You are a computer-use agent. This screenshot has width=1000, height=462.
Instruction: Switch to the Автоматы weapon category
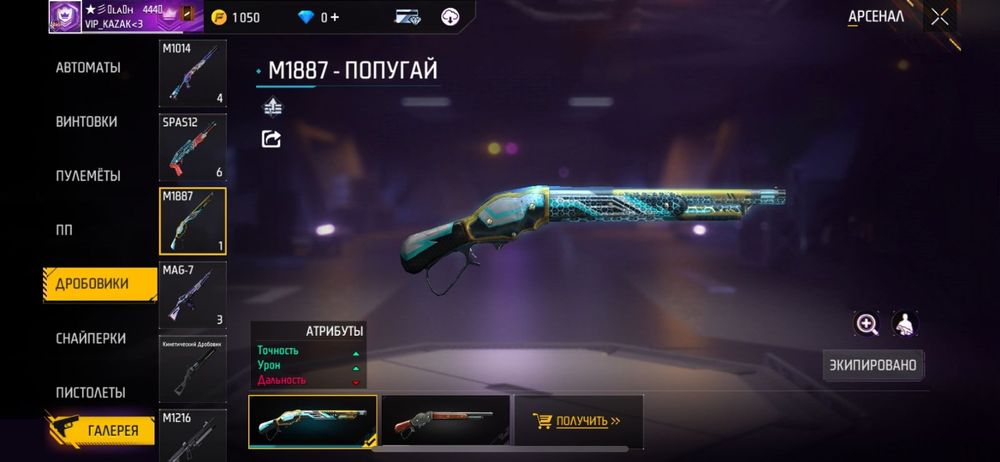point(88,67)
